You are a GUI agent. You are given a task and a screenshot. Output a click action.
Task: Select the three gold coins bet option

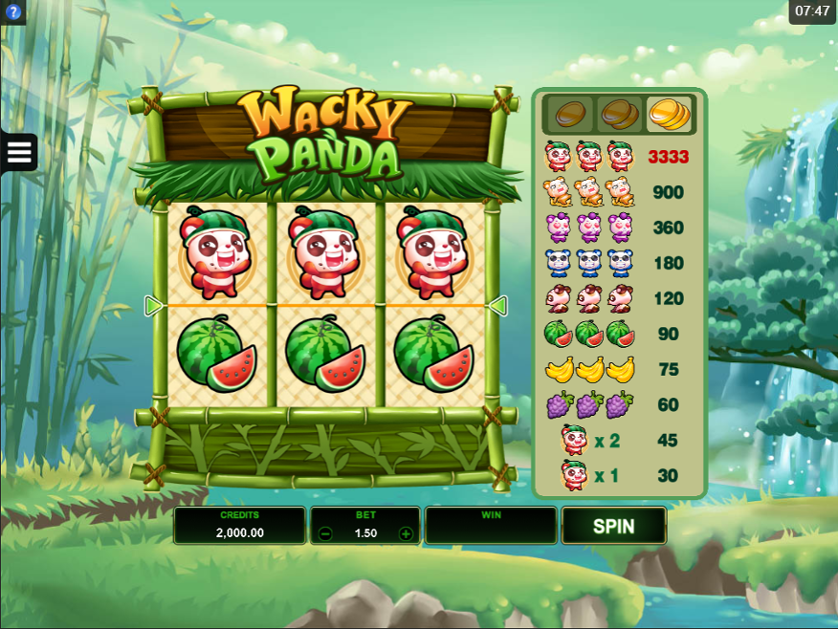(x=670, y=114)
